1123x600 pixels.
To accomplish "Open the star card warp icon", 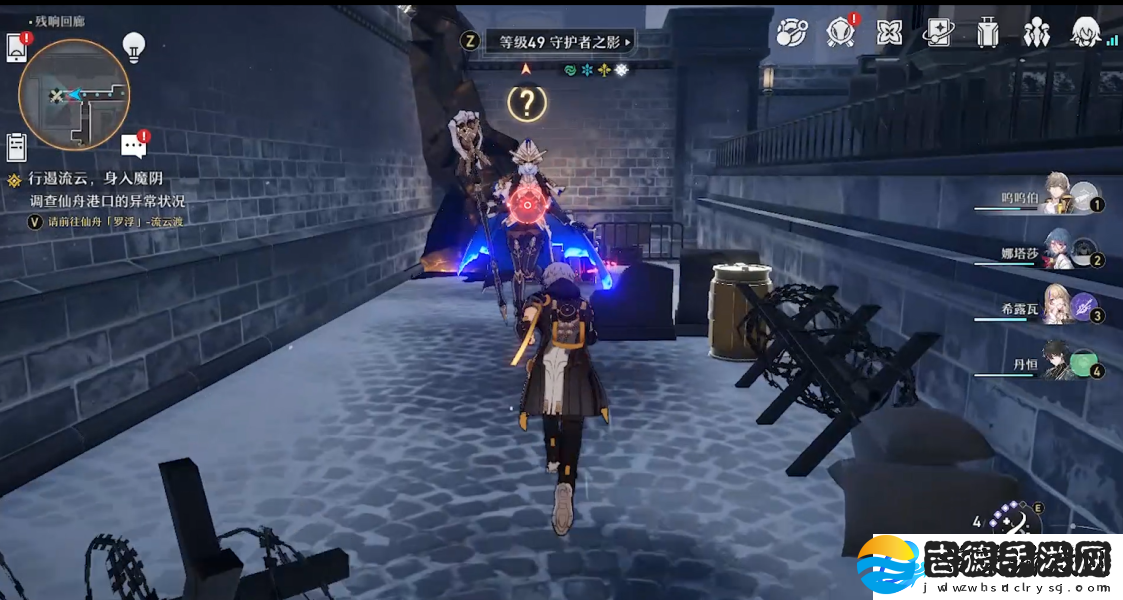I will point(938,33).
